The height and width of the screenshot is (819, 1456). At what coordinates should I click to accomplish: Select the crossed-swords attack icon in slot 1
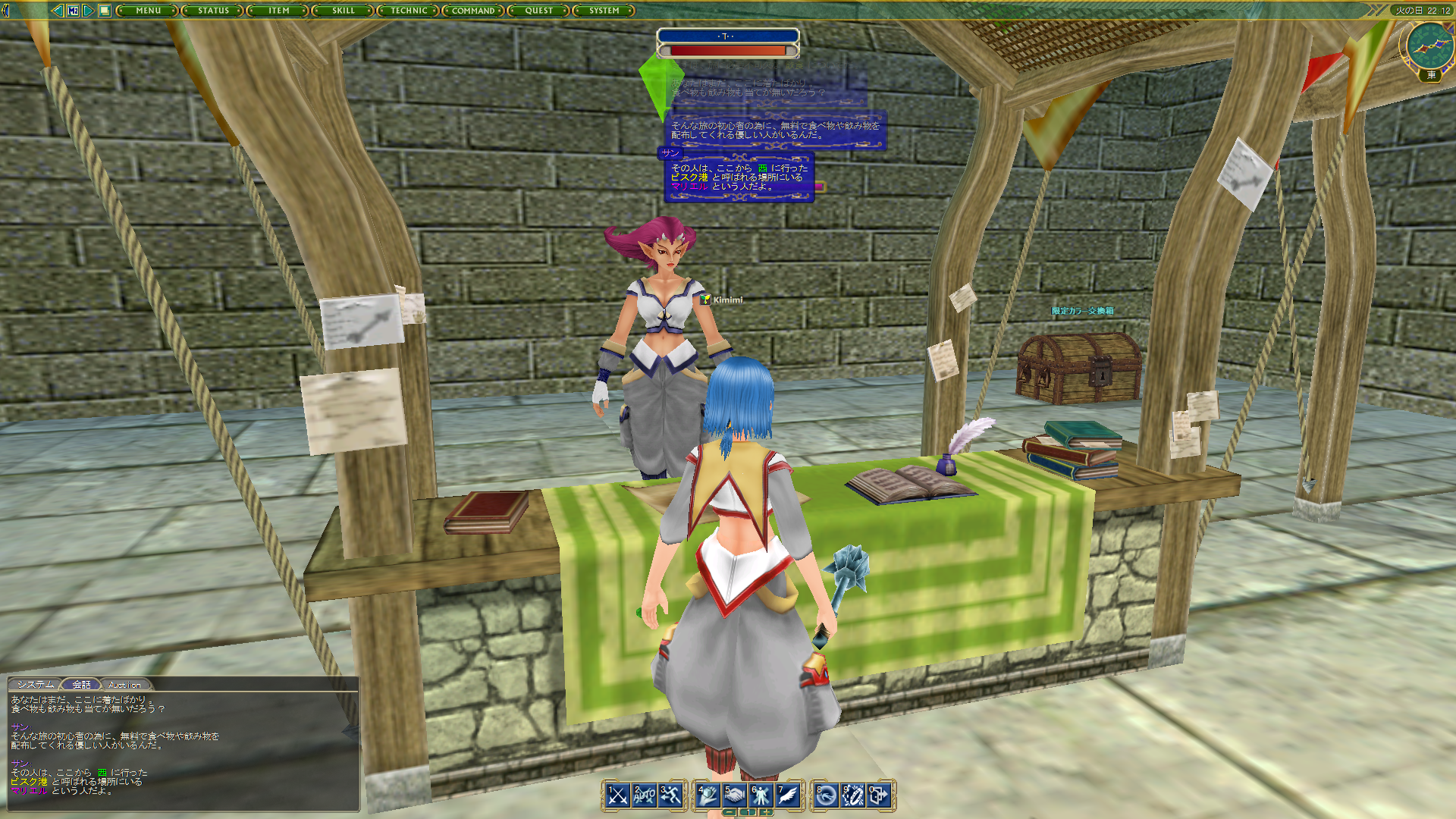tap(616, 794)
